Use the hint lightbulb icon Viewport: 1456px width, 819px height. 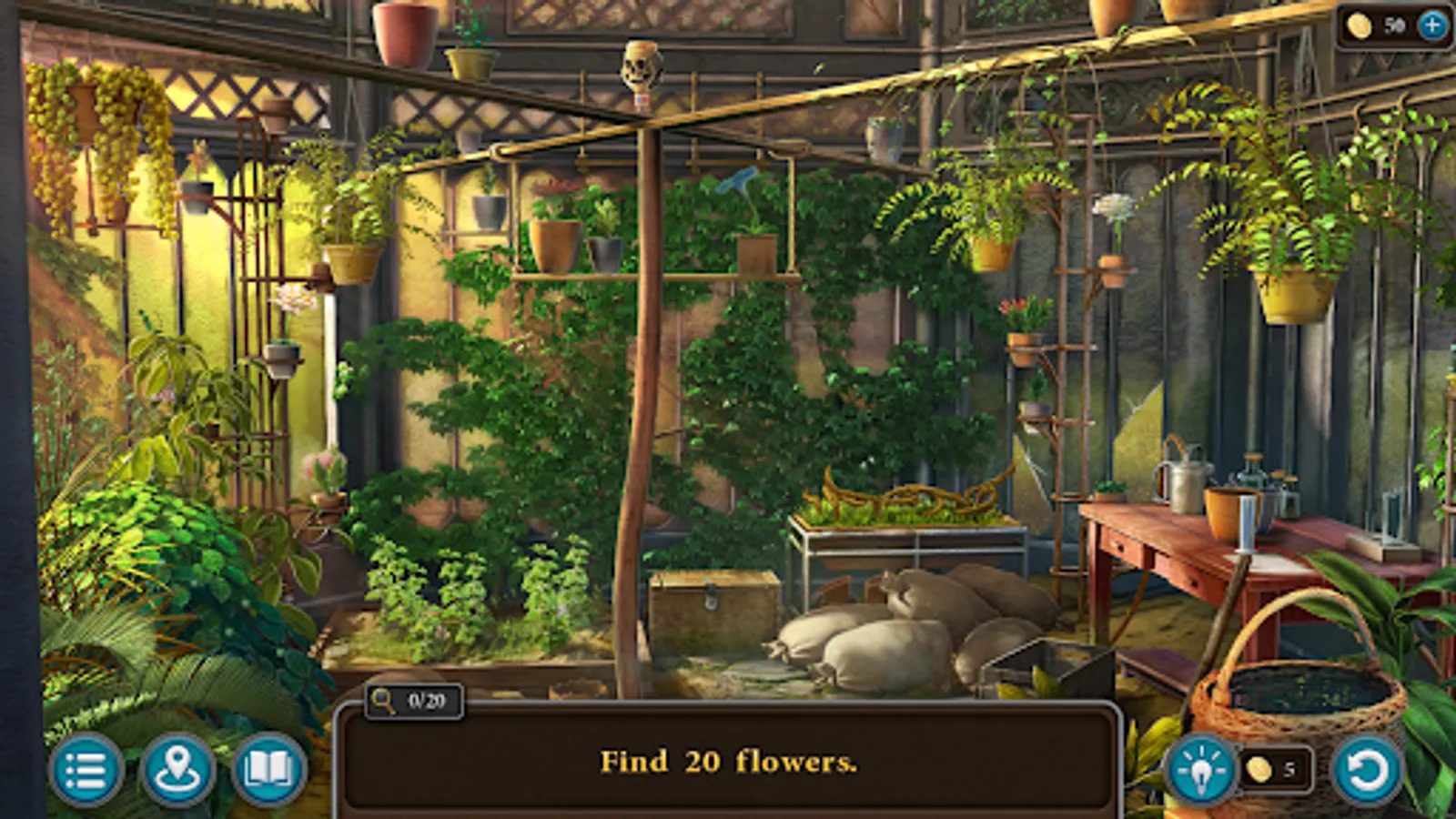[x=1202, y=770]
